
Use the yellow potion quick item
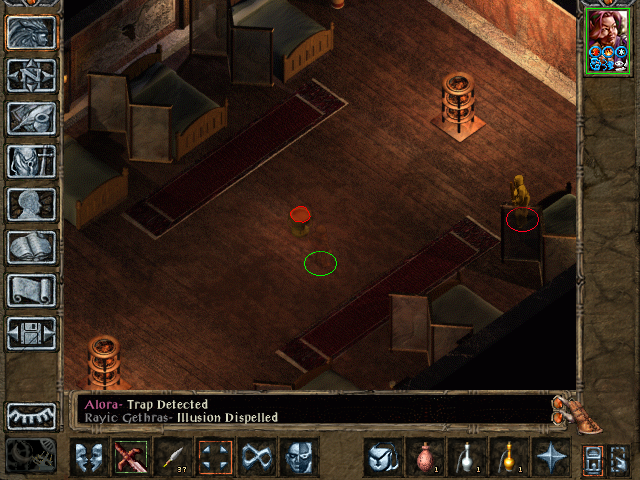(509, 458)
